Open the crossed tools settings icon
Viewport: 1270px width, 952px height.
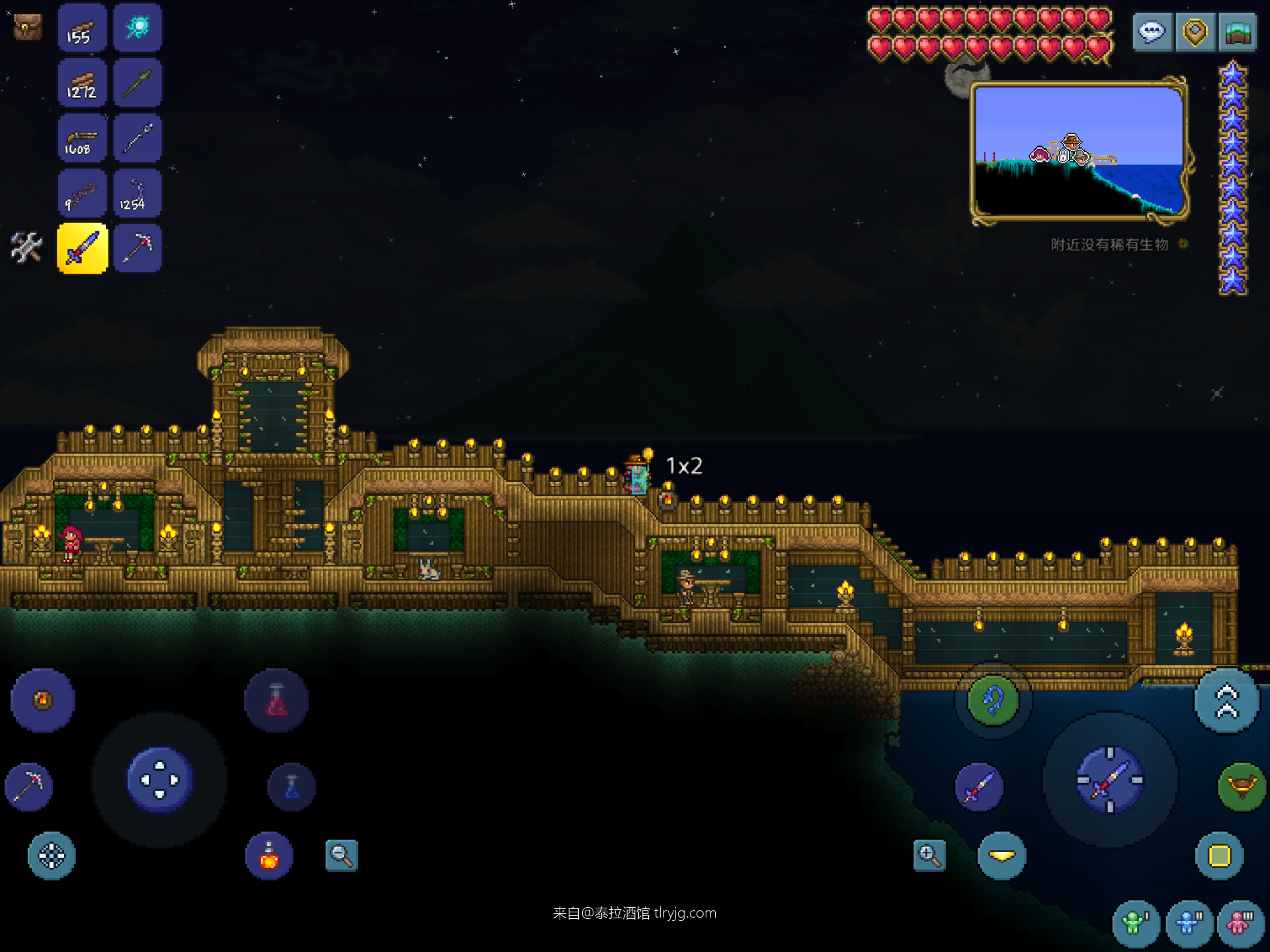26,247
